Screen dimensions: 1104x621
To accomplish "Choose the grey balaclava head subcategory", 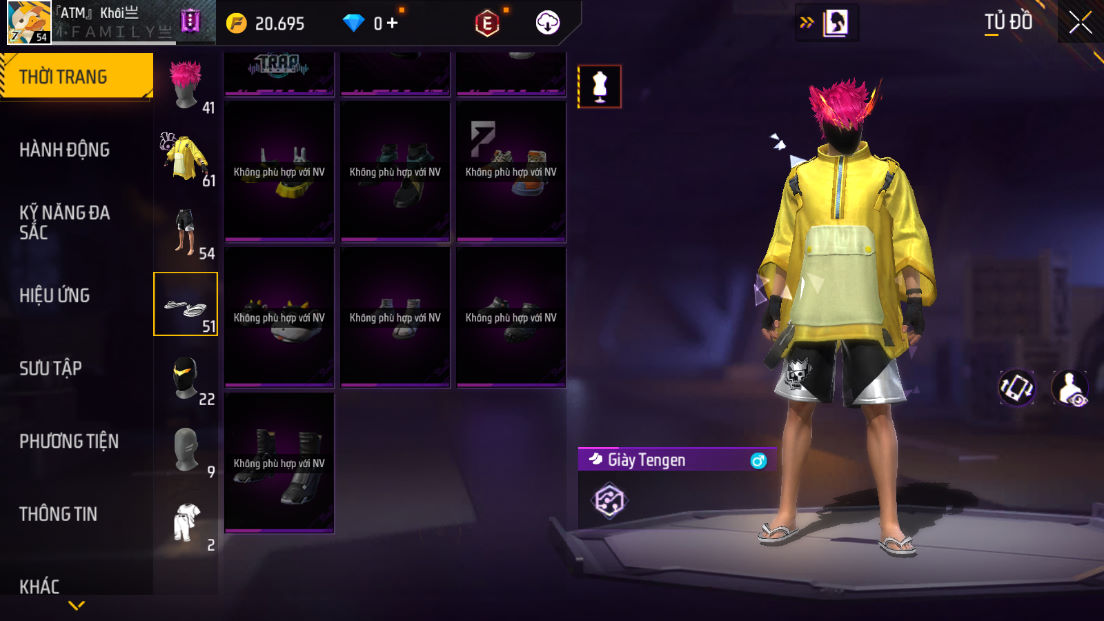I will [x=185, y=450].
